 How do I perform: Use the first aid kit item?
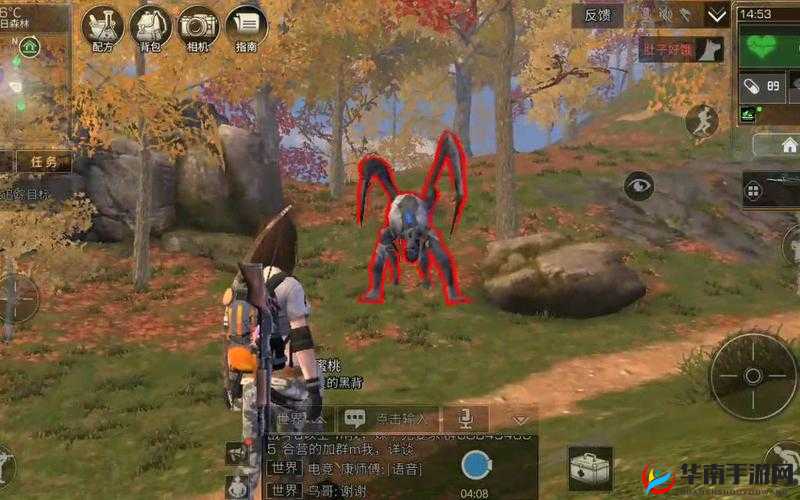[590, 468]
